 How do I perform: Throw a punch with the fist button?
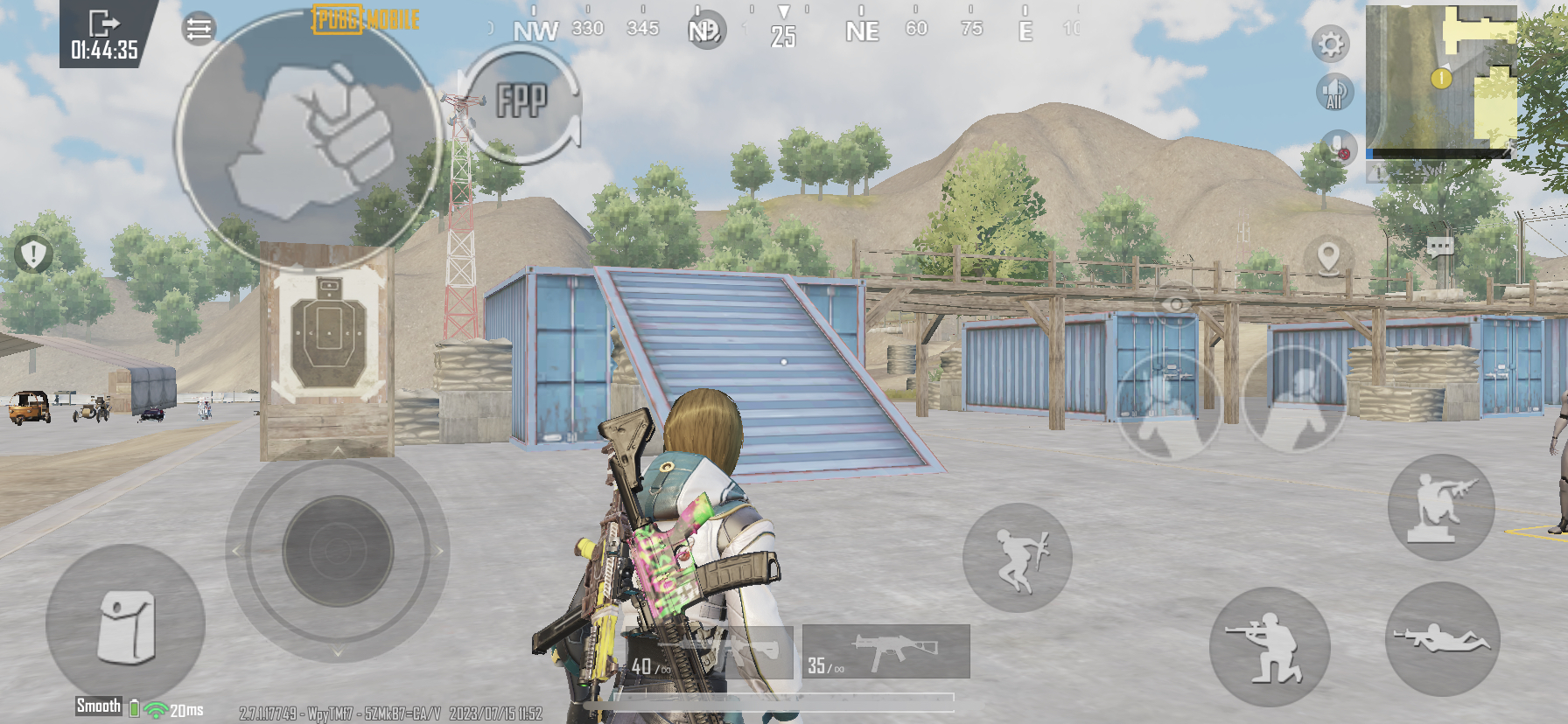(309, 140)
